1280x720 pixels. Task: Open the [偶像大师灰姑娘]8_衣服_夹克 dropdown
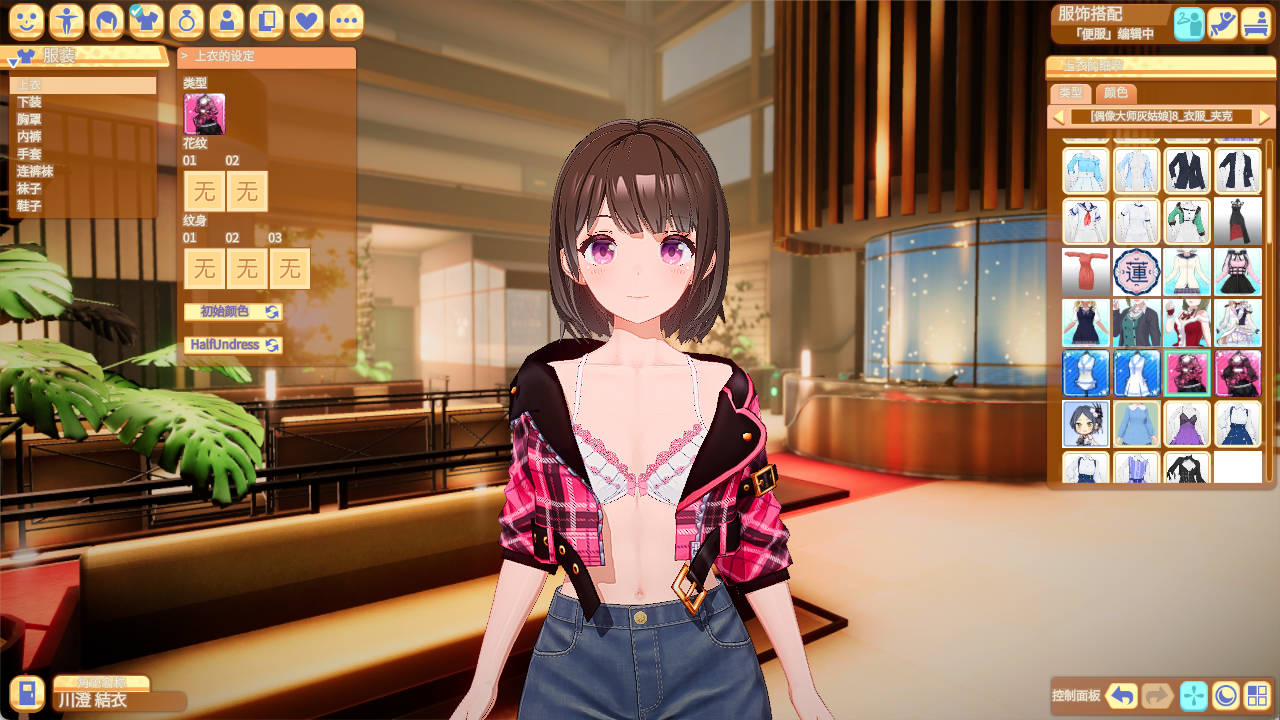tap(1160, 115)
